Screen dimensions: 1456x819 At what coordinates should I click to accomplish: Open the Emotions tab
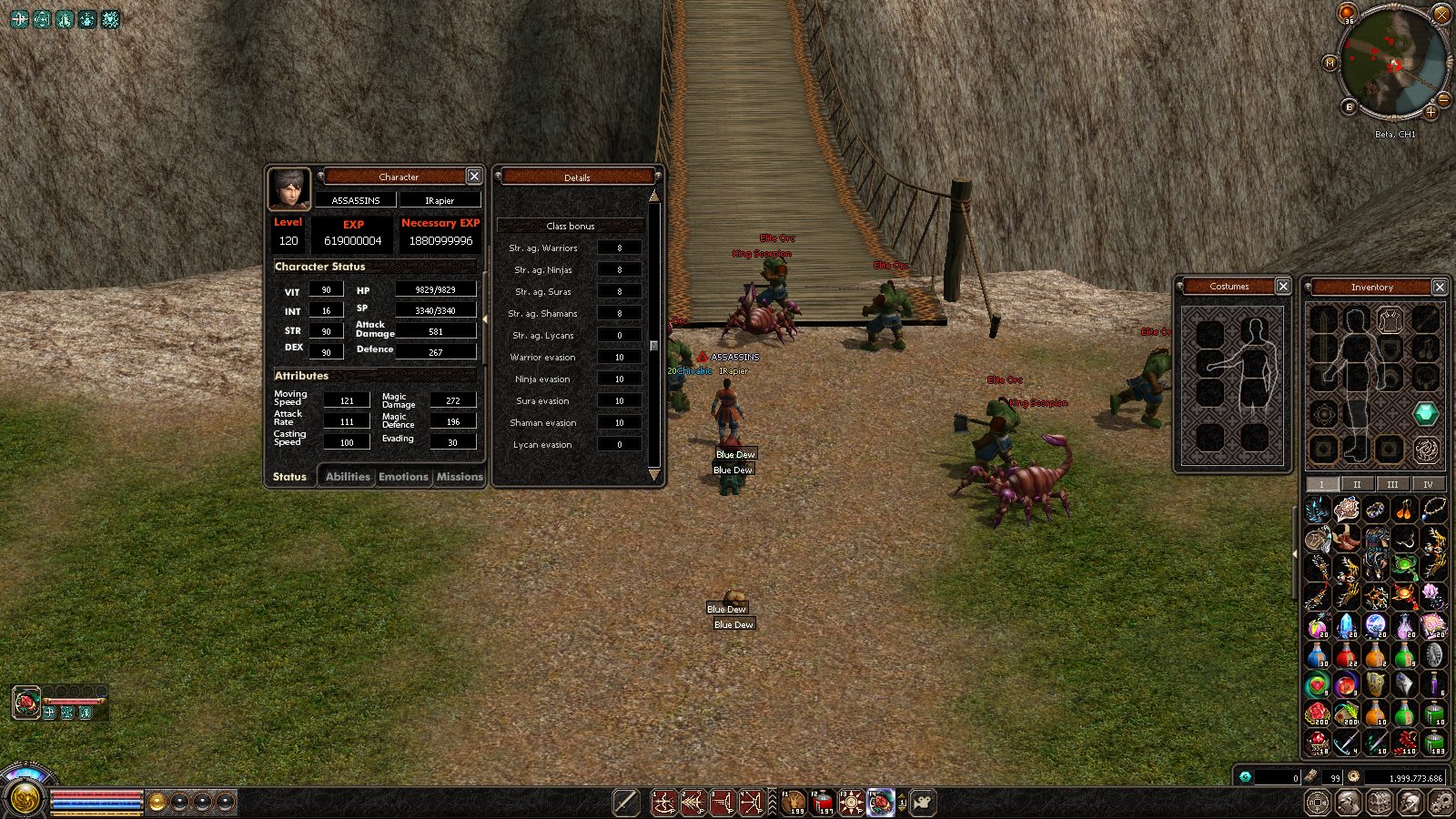403,477
